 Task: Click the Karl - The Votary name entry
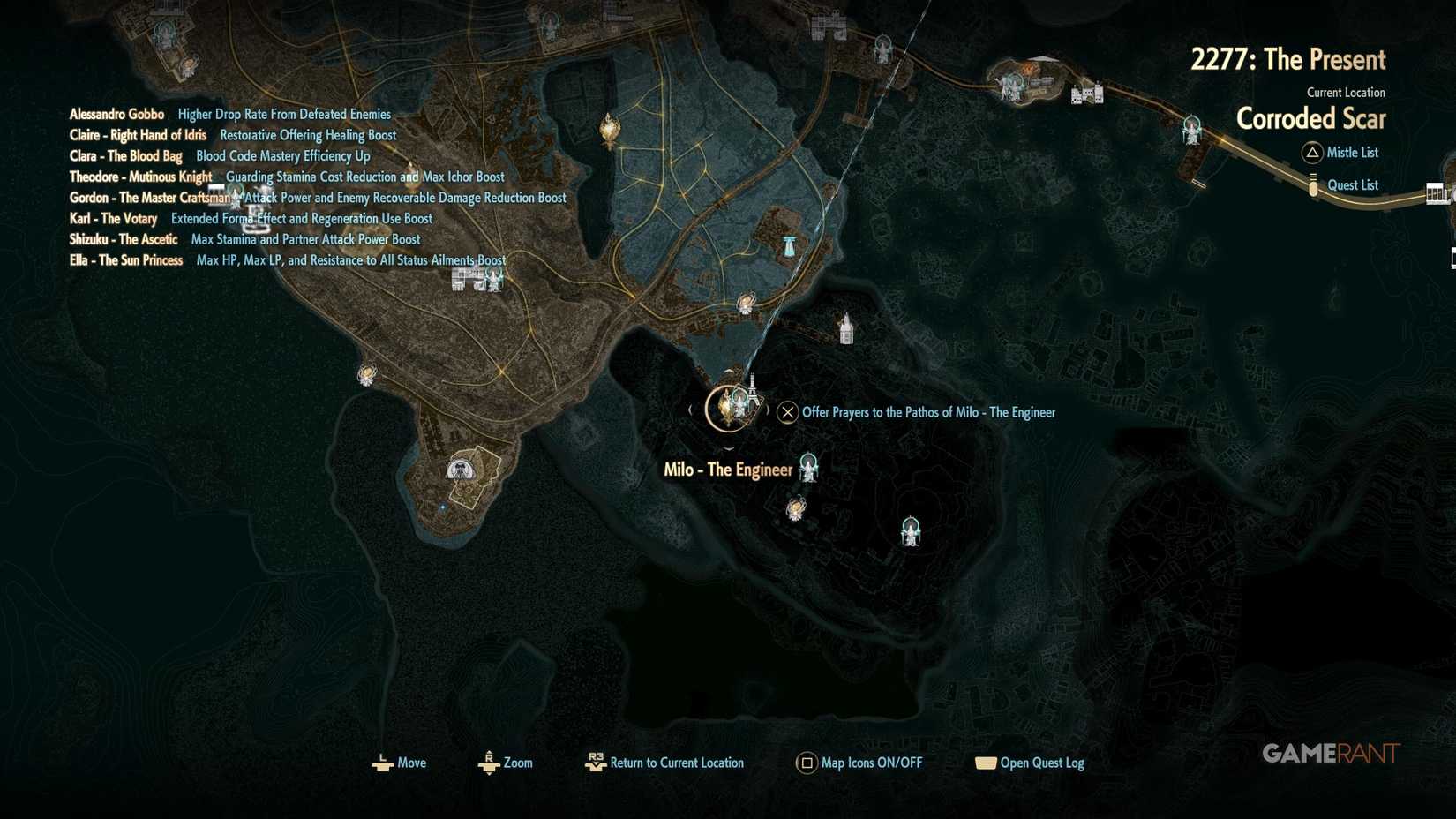112,218
